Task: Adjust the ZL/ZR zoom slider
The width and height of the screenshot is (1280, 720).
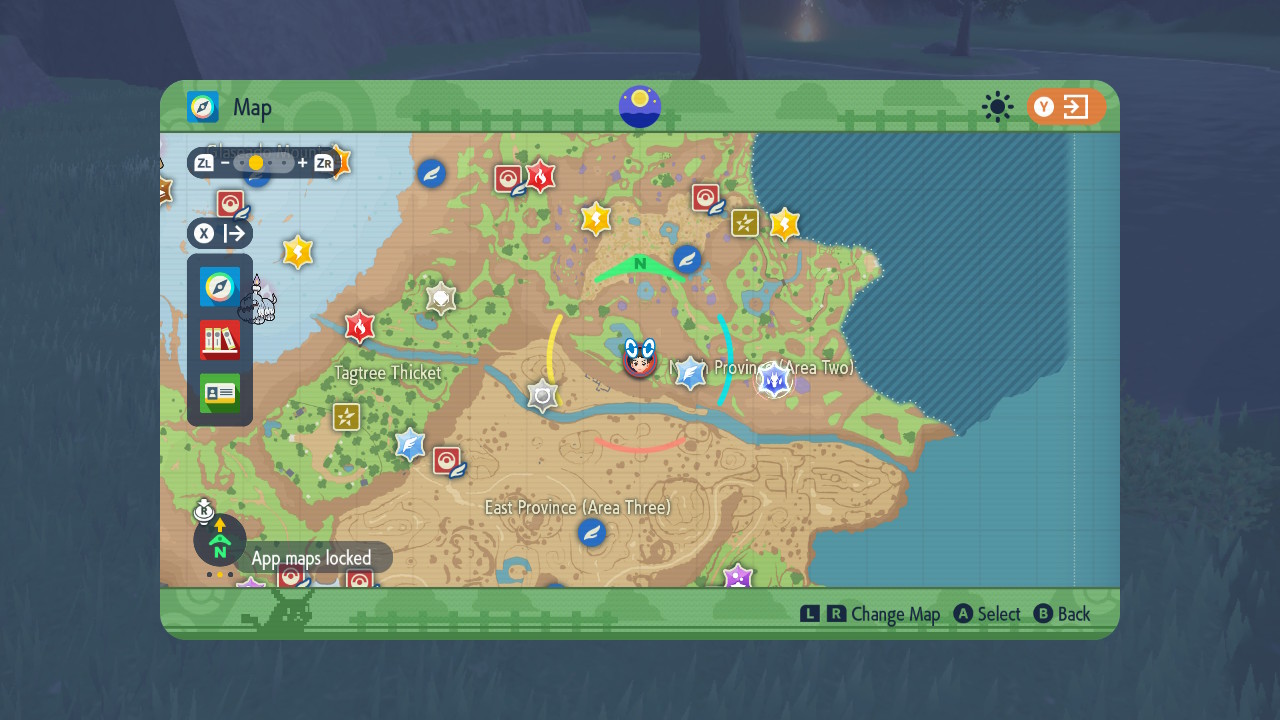Action: pyautogui.click(x=255, y=162)
